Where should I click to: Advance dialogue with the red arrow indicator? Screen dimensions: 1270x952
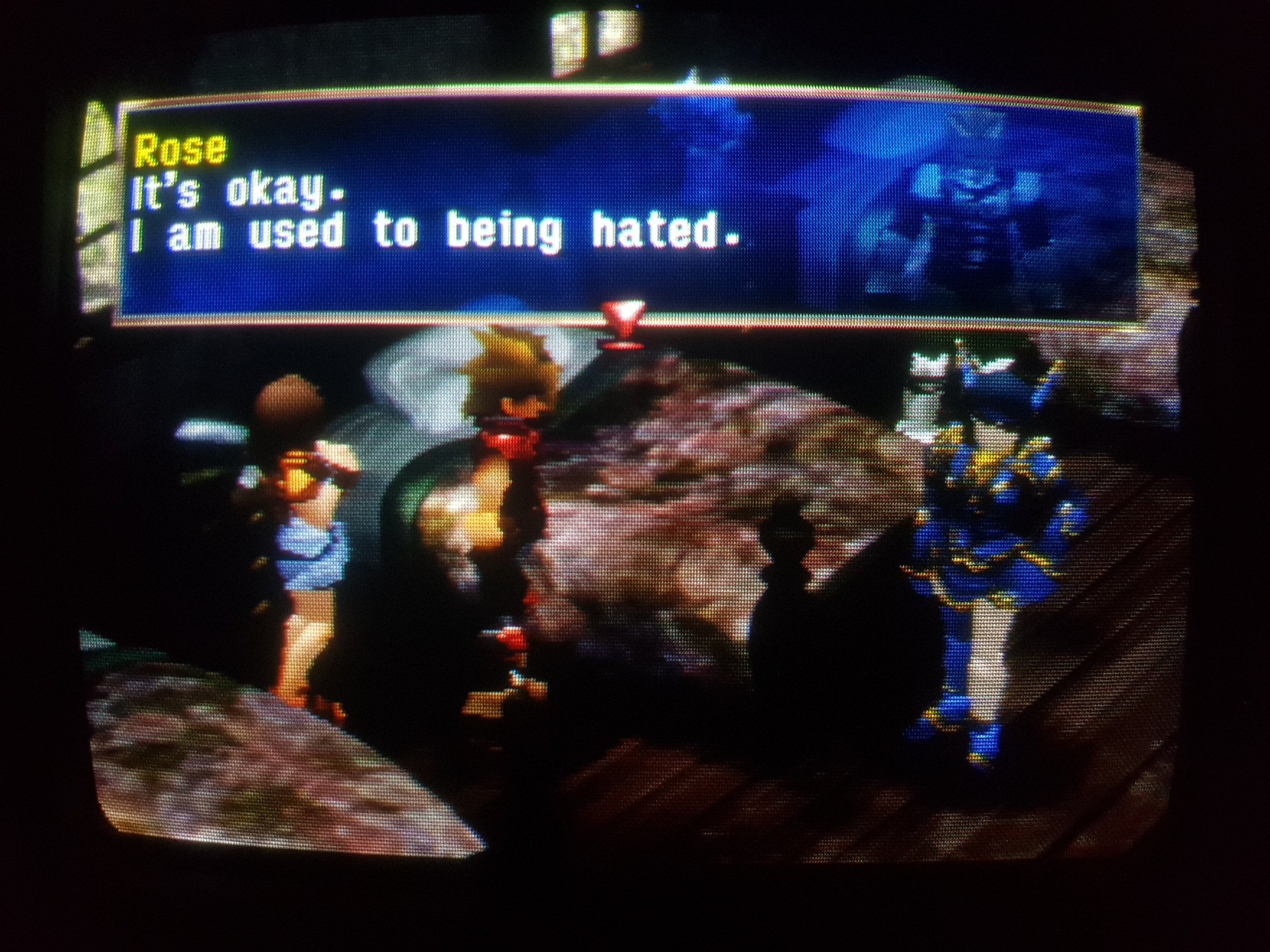[623, 315]
